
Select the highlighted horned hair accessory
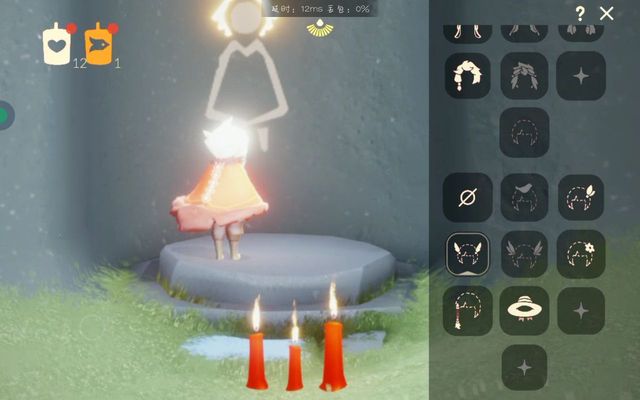tap(468, 254)
